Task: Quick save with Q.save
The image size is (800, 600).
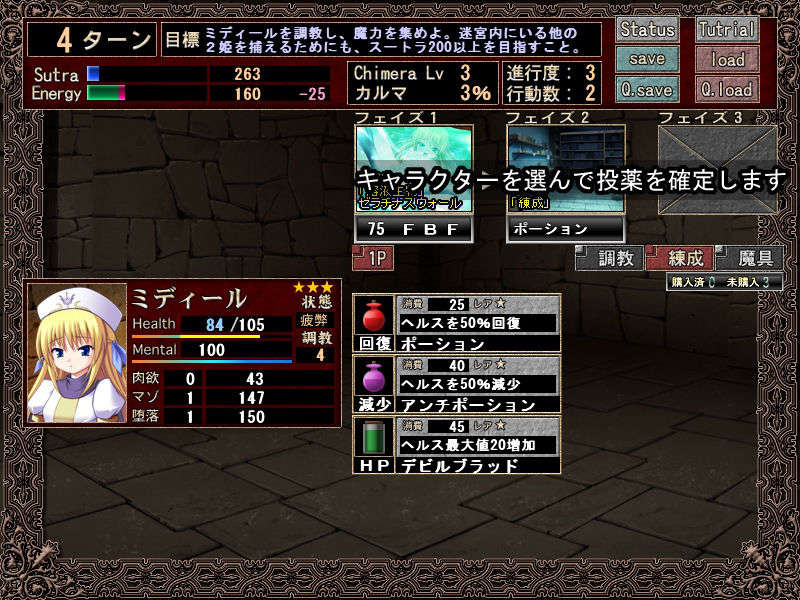Action: (647, 88)
